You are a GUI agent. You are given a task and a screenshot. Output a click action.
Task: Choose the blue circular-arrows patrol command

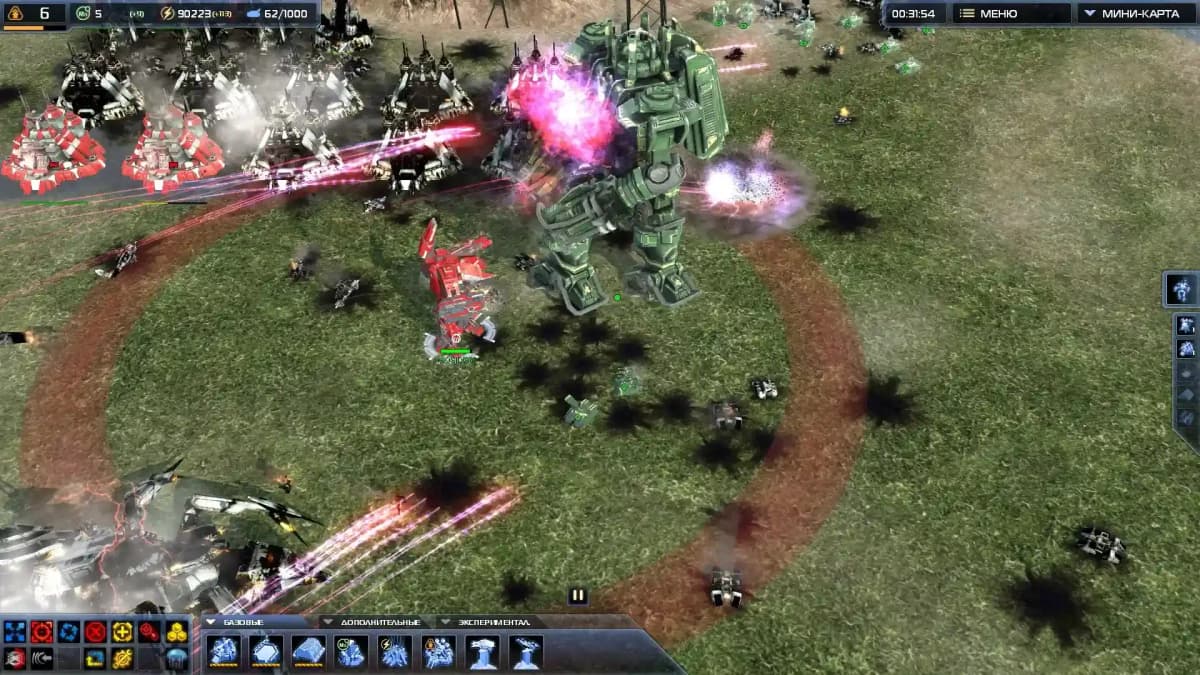tap(69, 631)
